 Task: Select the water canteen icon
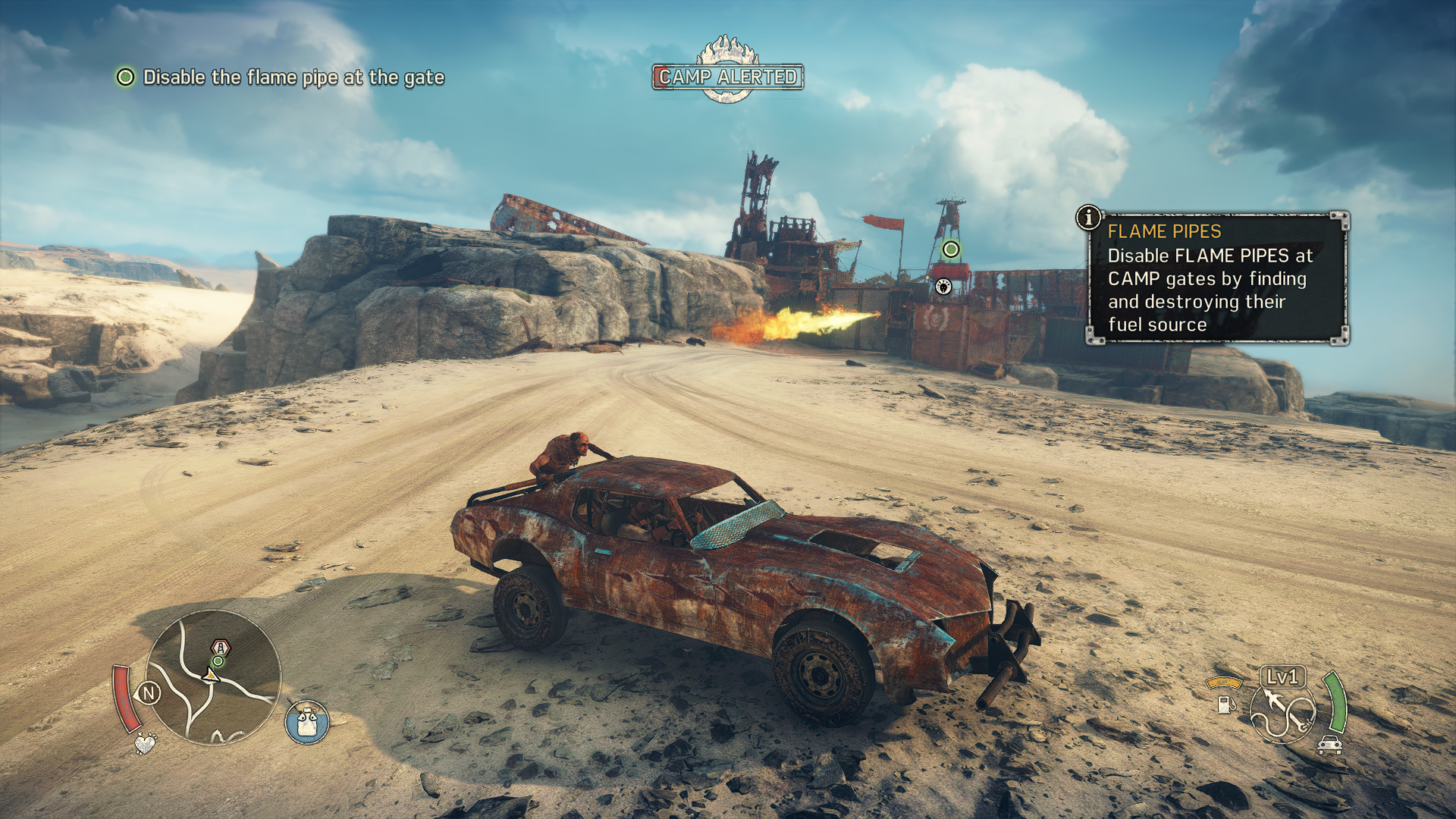click(x=307, y=722)
